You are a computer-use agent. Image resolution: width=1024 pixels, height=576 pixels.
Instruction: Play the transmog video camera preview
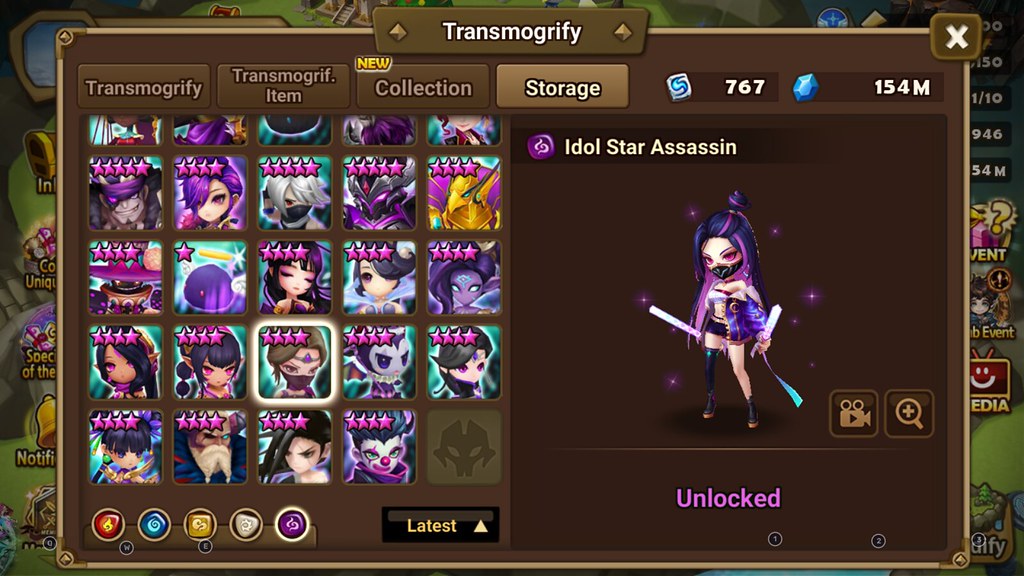(853, 414)
